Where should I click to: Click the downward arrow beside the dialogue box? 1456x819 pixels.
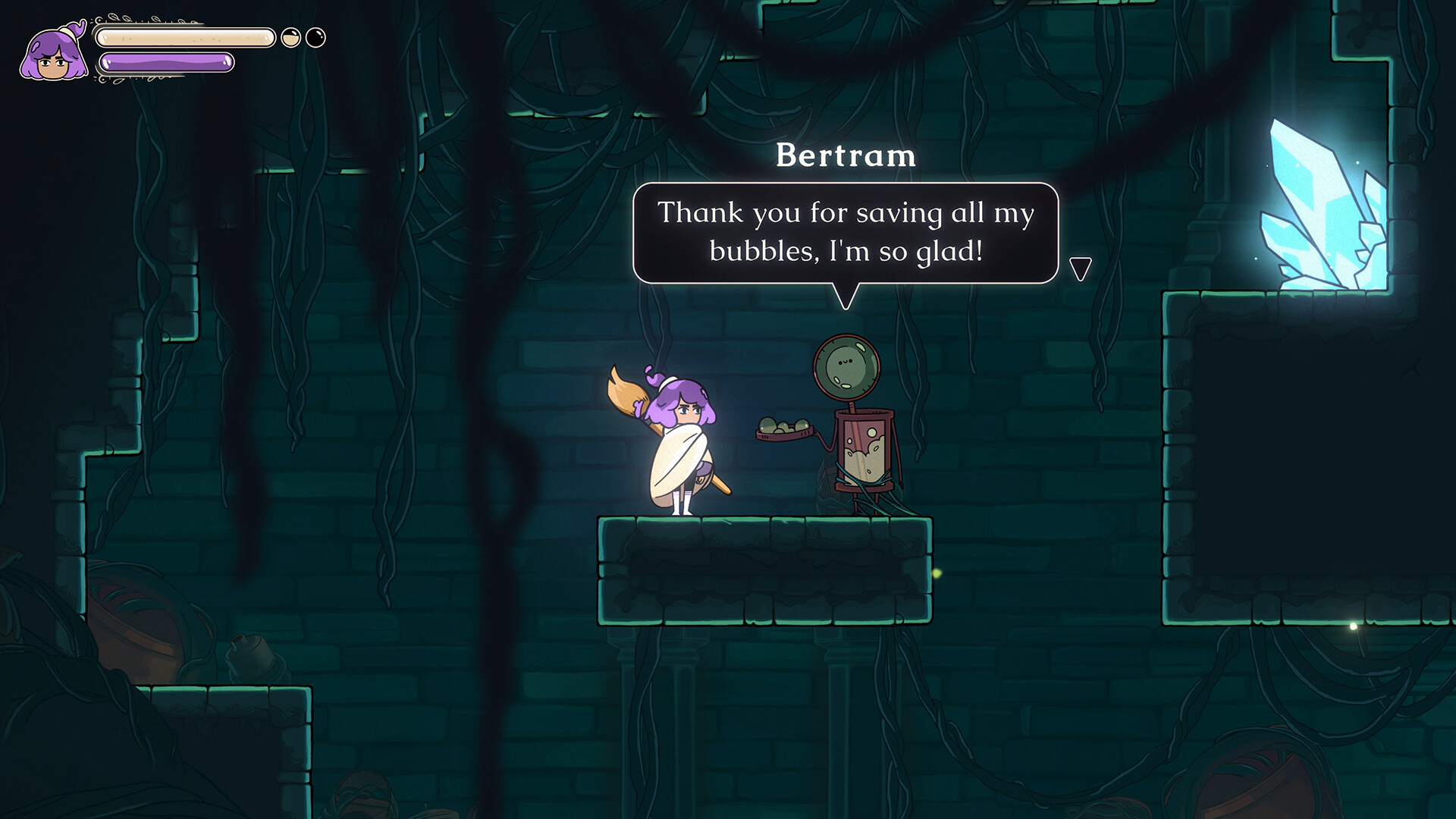pos(1080,265)
